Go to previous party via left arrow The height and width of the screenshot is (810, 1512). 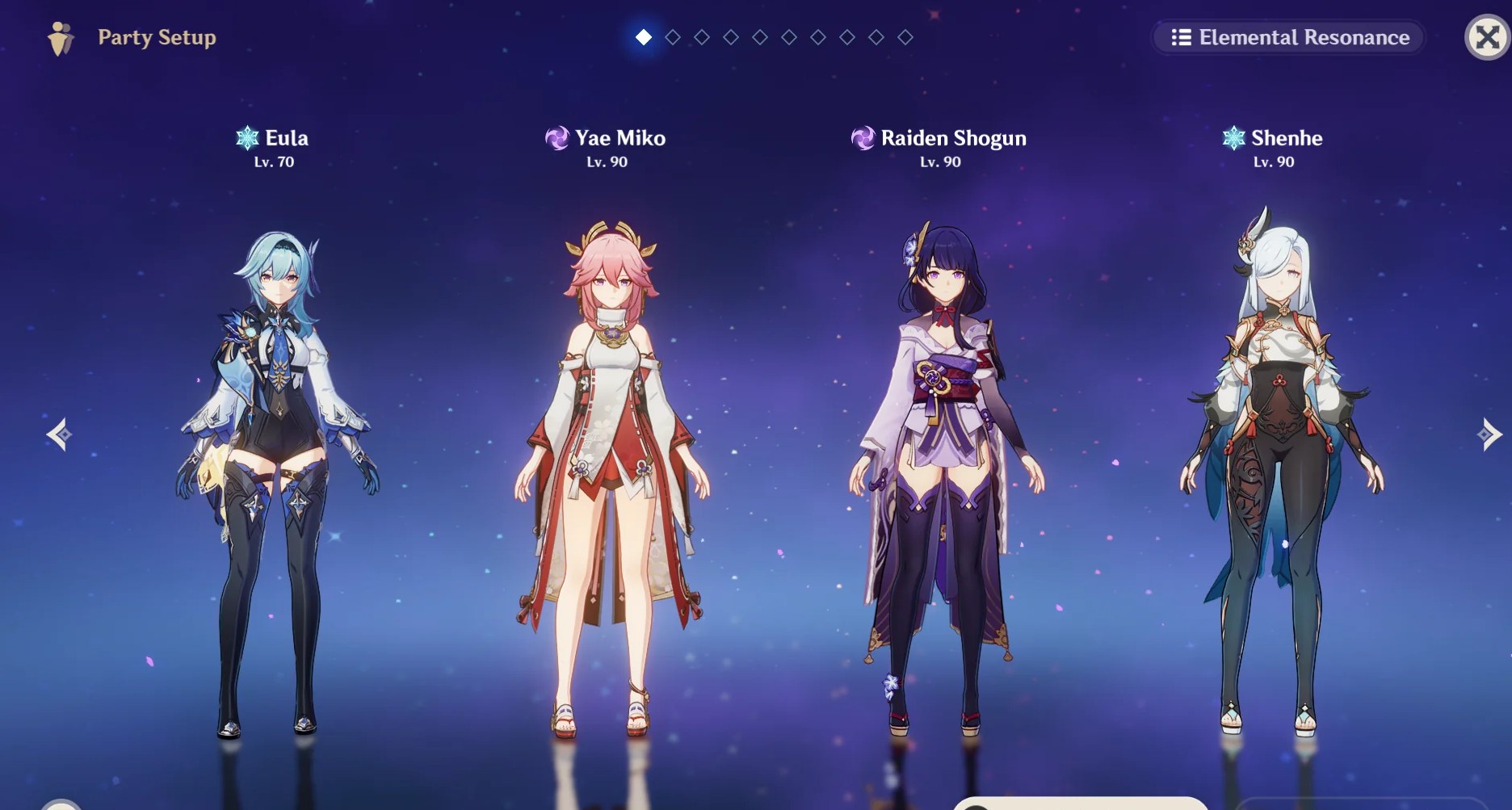click(x=58, y=434)
